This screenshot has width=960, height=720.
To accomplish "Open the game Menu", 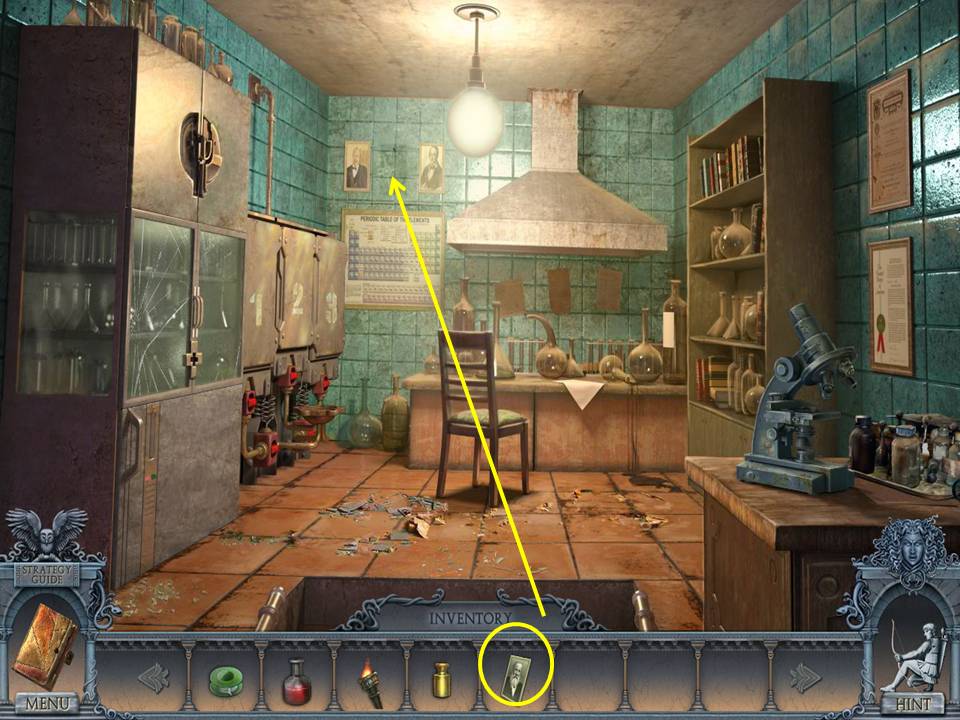I will click(45, 703).
